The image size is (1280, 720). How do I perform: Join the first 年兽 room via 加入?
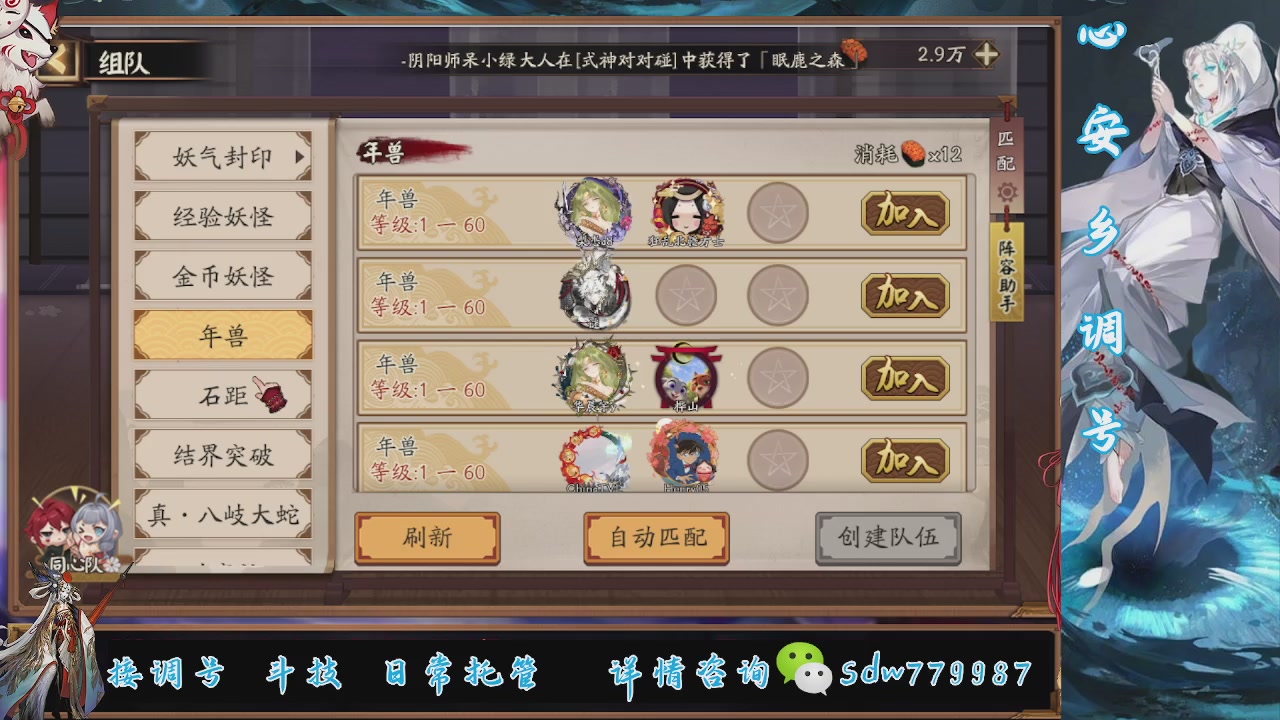(904, 214)
